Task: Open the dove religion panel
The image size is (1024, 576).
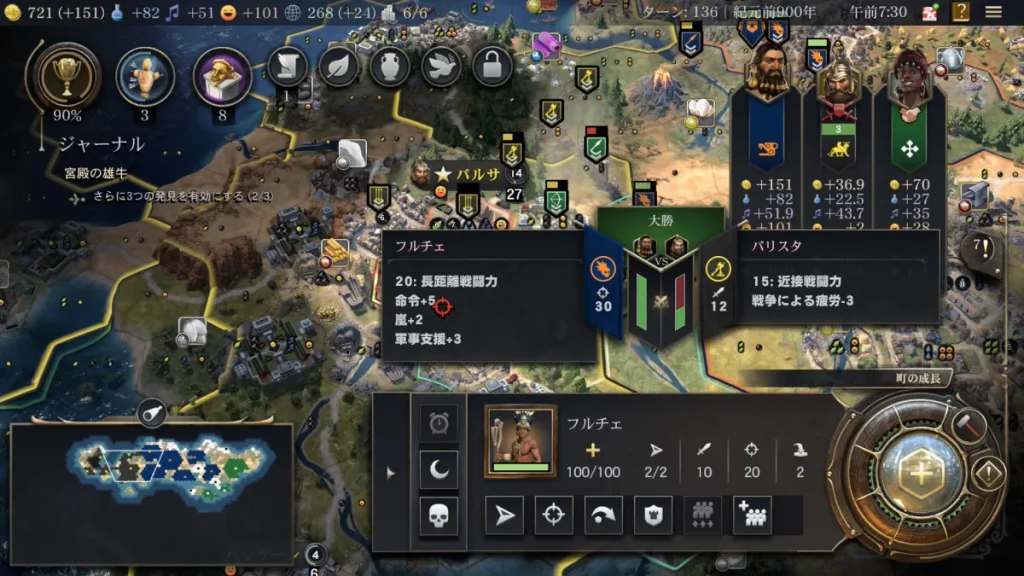Action: 441,67
